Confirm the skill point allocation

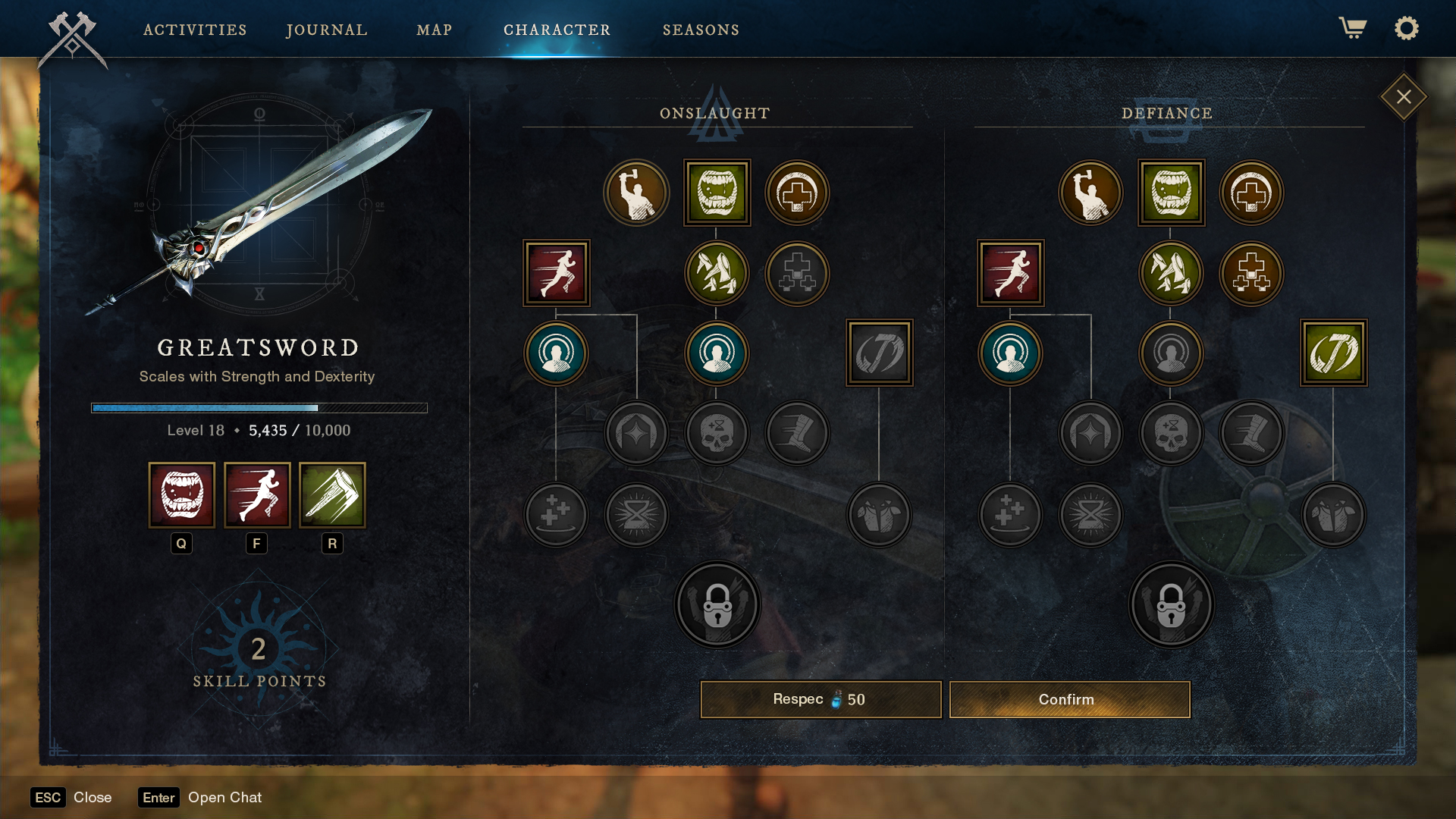[x=1069, y=699]
